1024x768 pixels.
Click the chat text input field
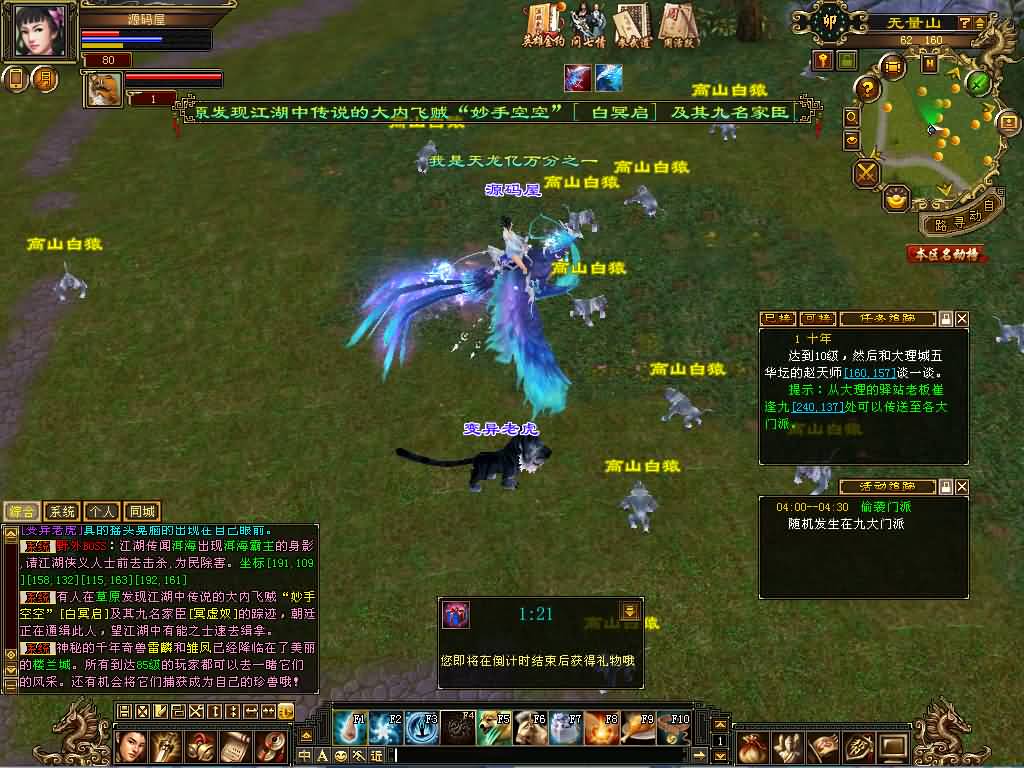(x=550, y=755)
